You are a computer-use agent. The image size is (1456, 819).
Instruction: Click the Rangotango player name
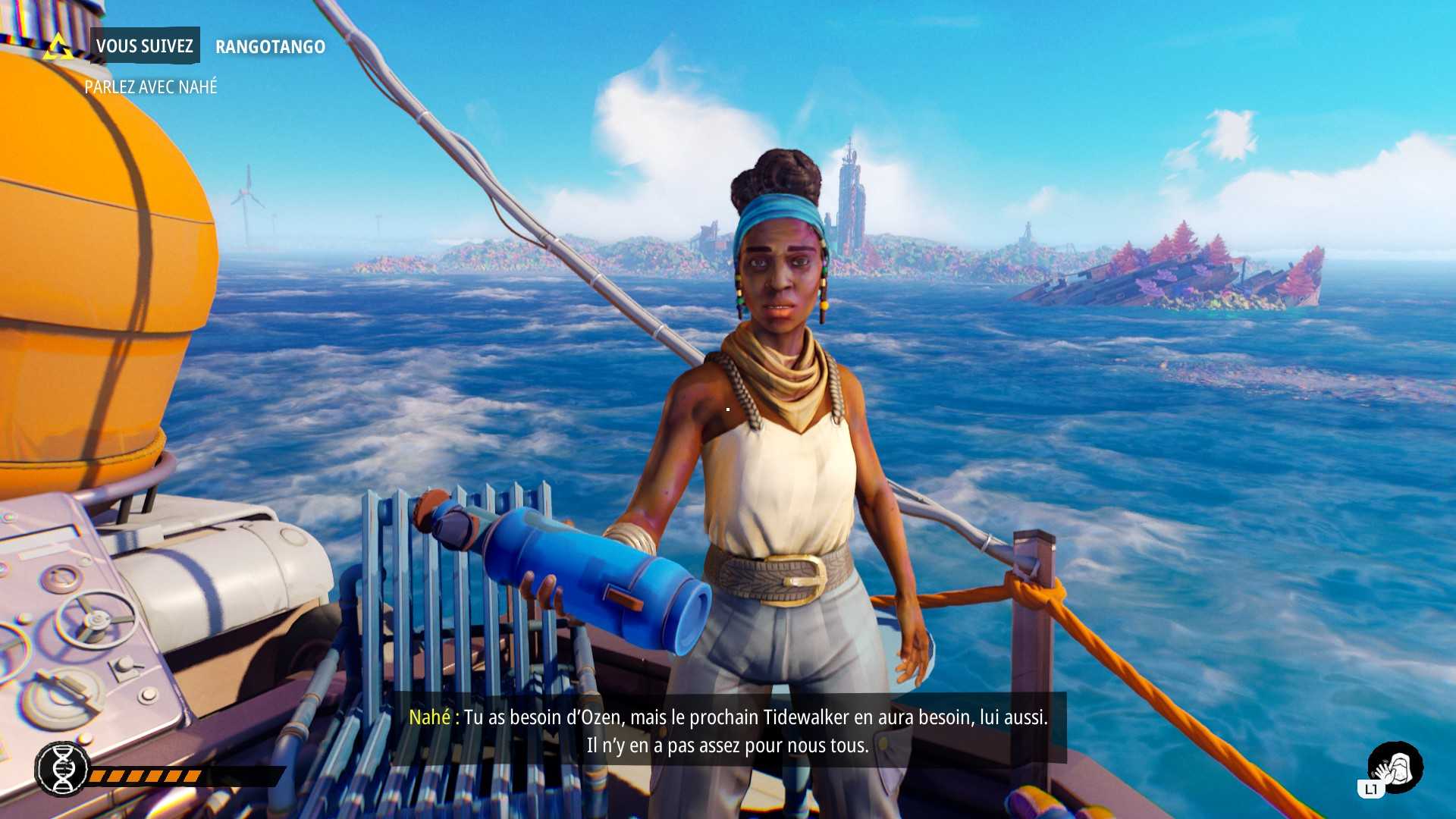tap(270, 47)
